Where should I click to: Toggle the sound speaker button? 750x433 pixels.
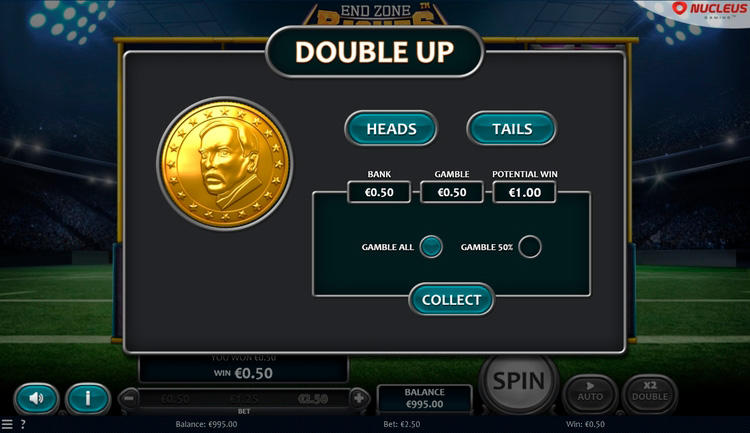(x=37, y=398)
